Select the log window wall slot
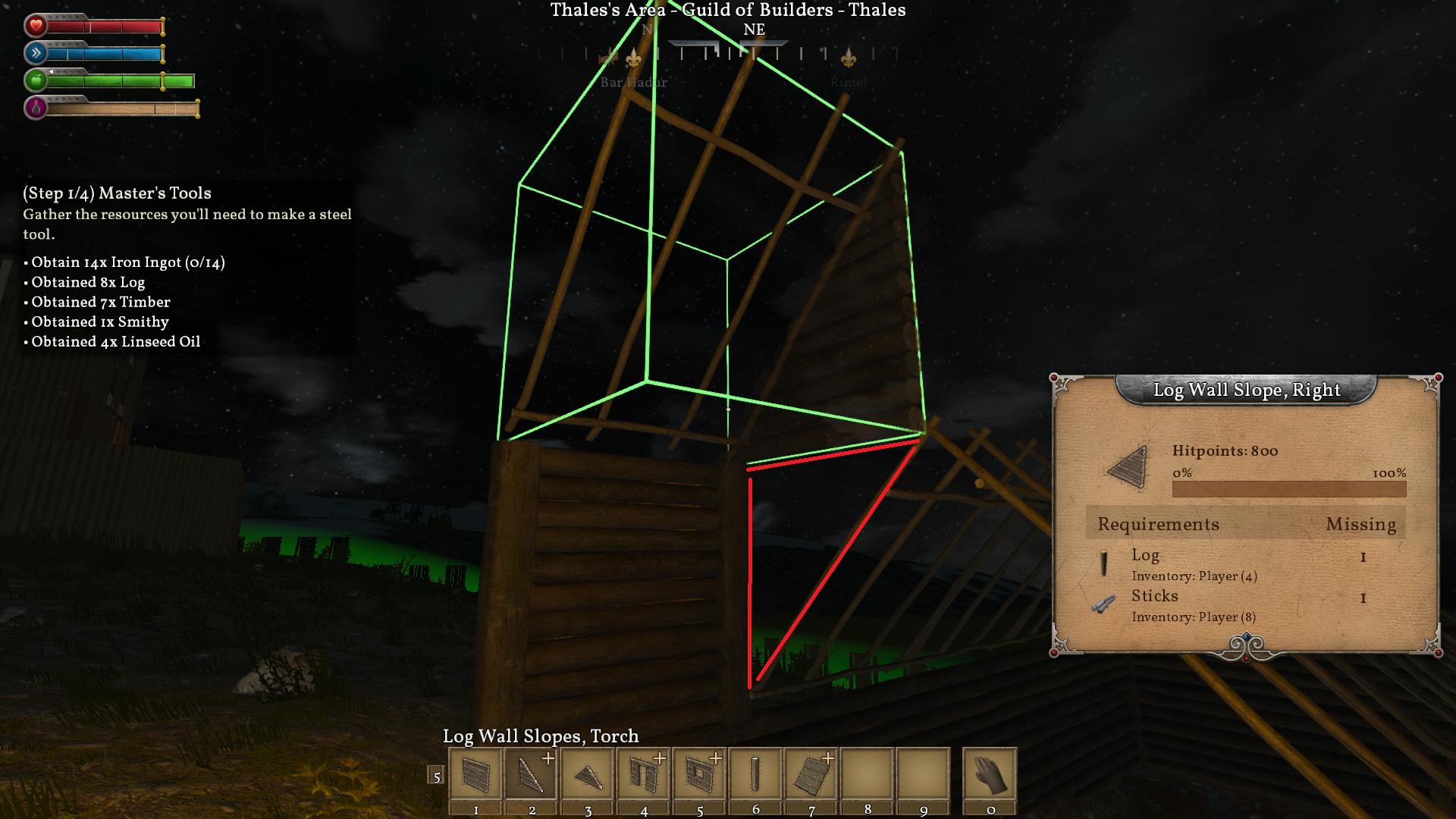 tap(700, 774)
